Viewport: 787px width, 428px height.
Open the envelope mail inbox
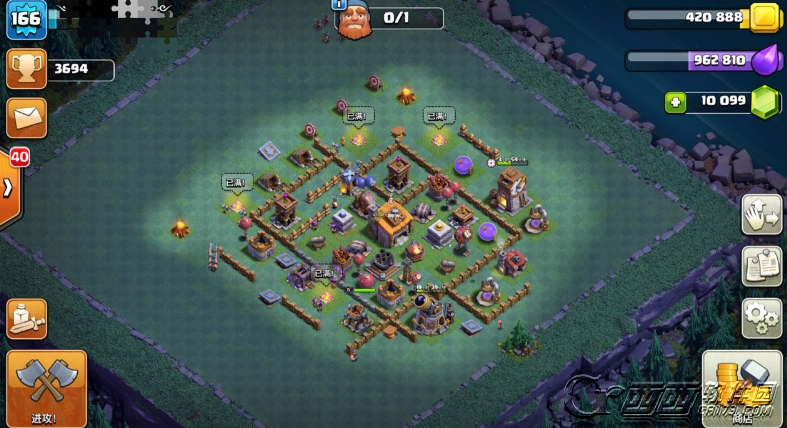(x=26, y=117)
